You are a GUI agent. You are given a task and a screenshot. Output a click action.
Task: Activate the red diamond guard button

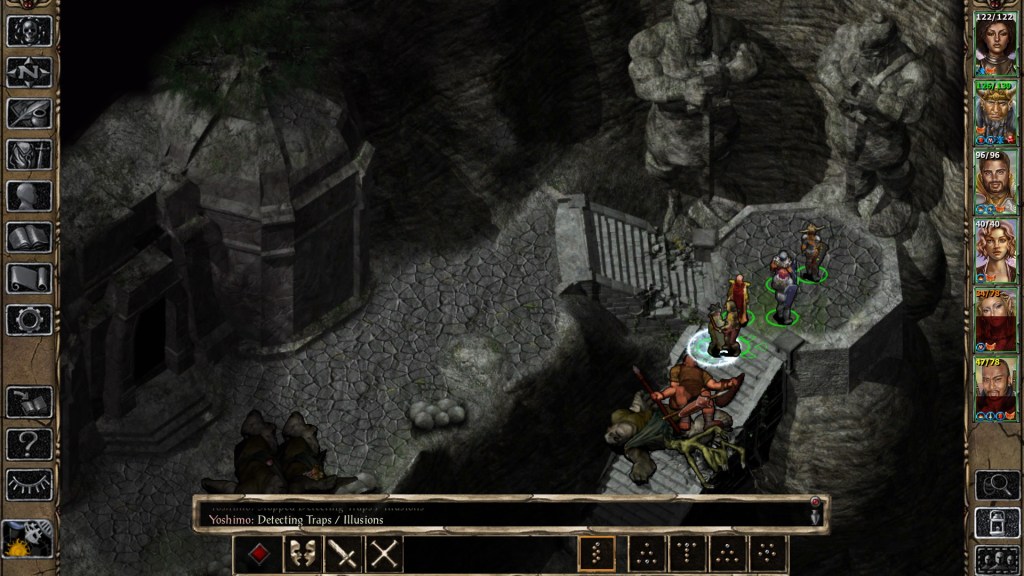258,553
